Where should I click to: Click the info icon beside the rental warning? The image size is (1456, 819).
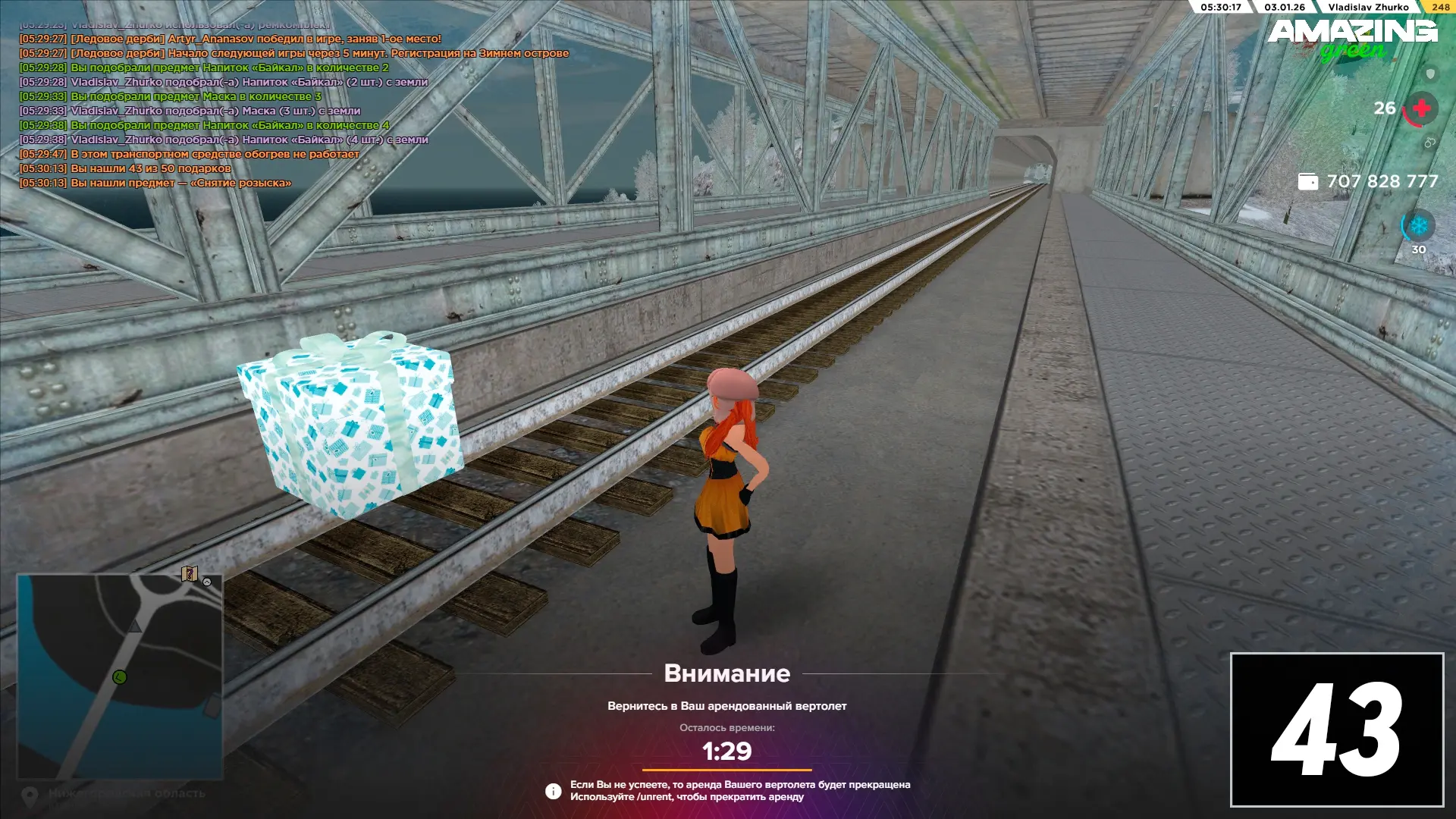point(554,791)
